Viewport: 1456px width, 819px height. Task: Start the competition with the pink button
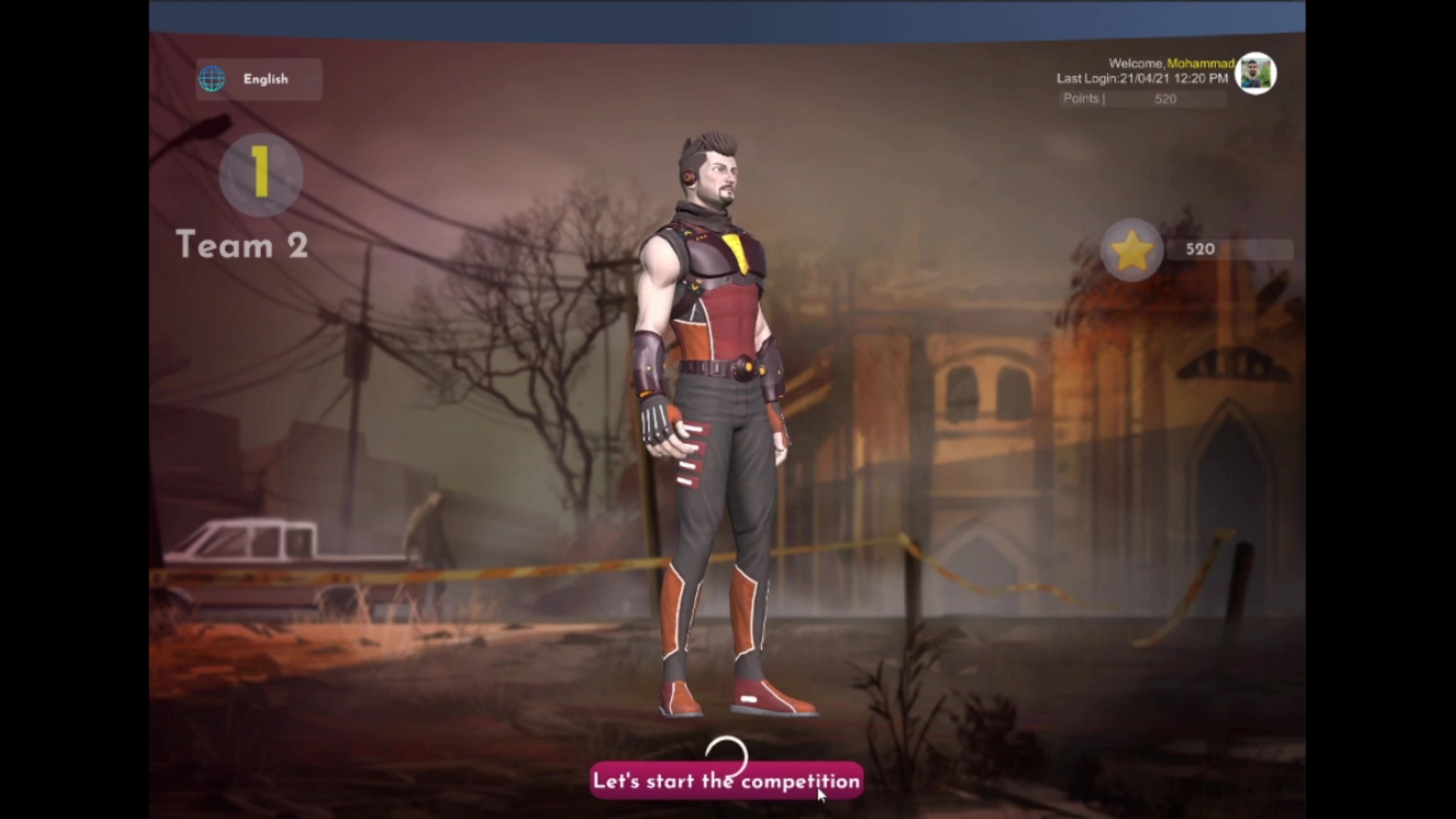point(726,781)
